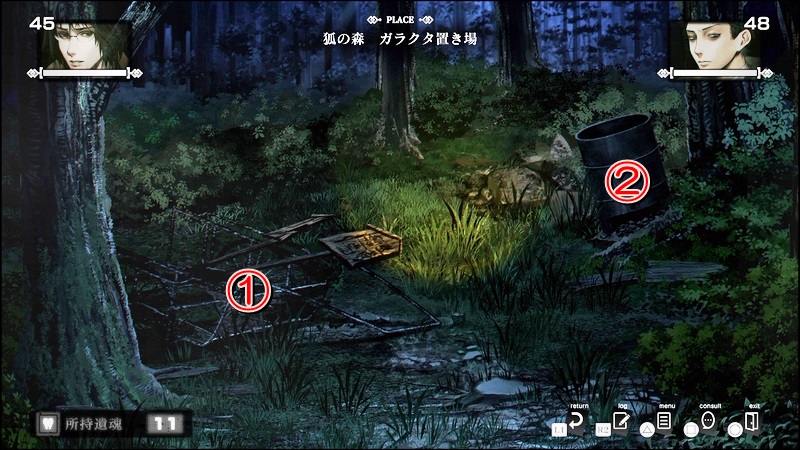This screenshot has height=450, width=800.
Task: Click the return arrow icon
Action: click(576, 422)
